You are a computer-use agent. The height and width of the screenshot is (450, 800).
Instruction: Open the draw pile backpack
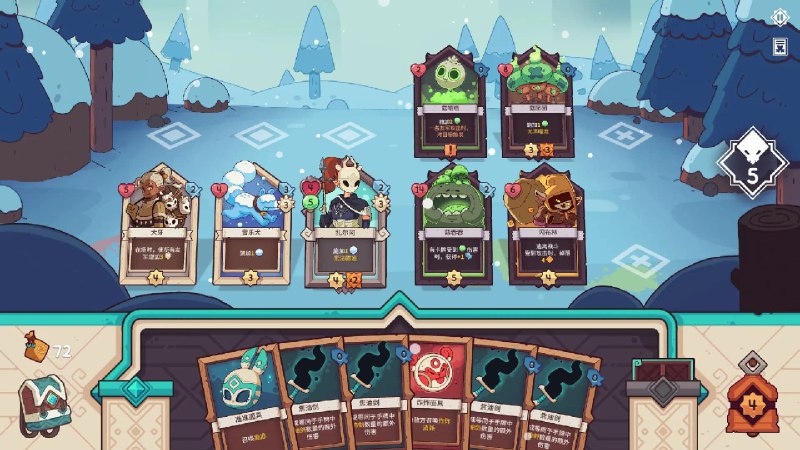44,403
